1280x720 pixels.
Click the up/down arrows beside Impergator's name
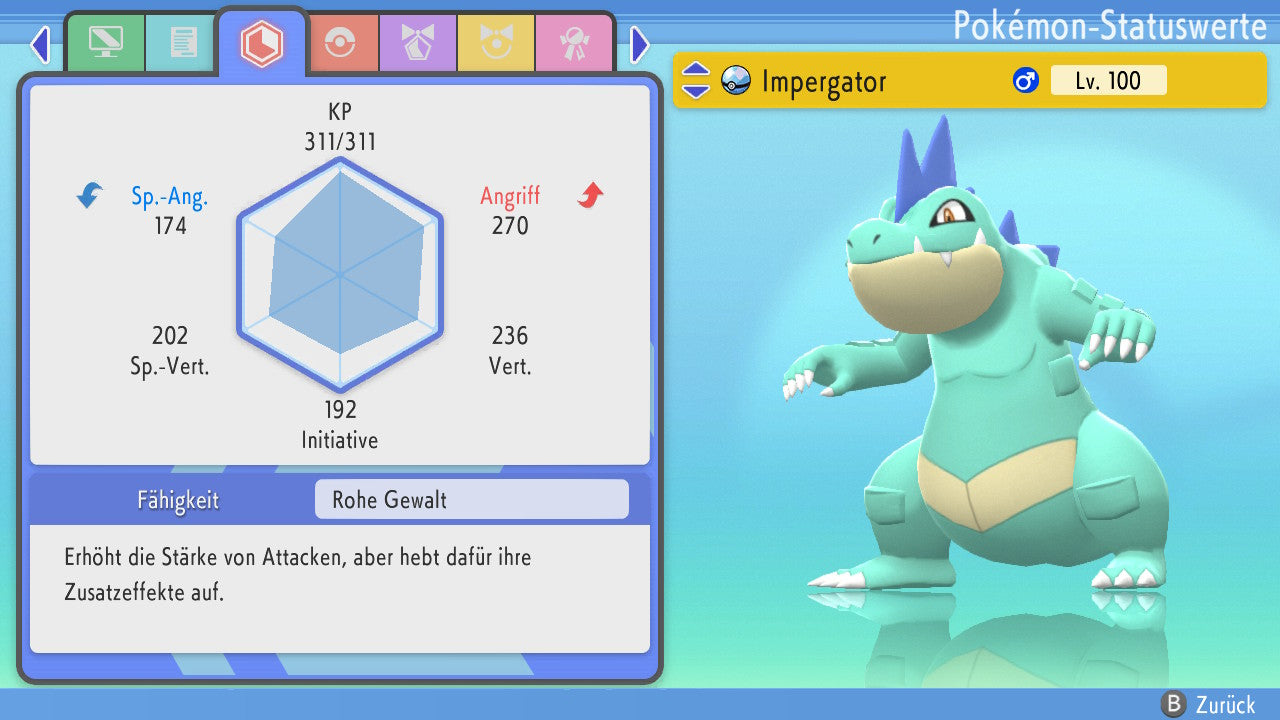point(696,80)
